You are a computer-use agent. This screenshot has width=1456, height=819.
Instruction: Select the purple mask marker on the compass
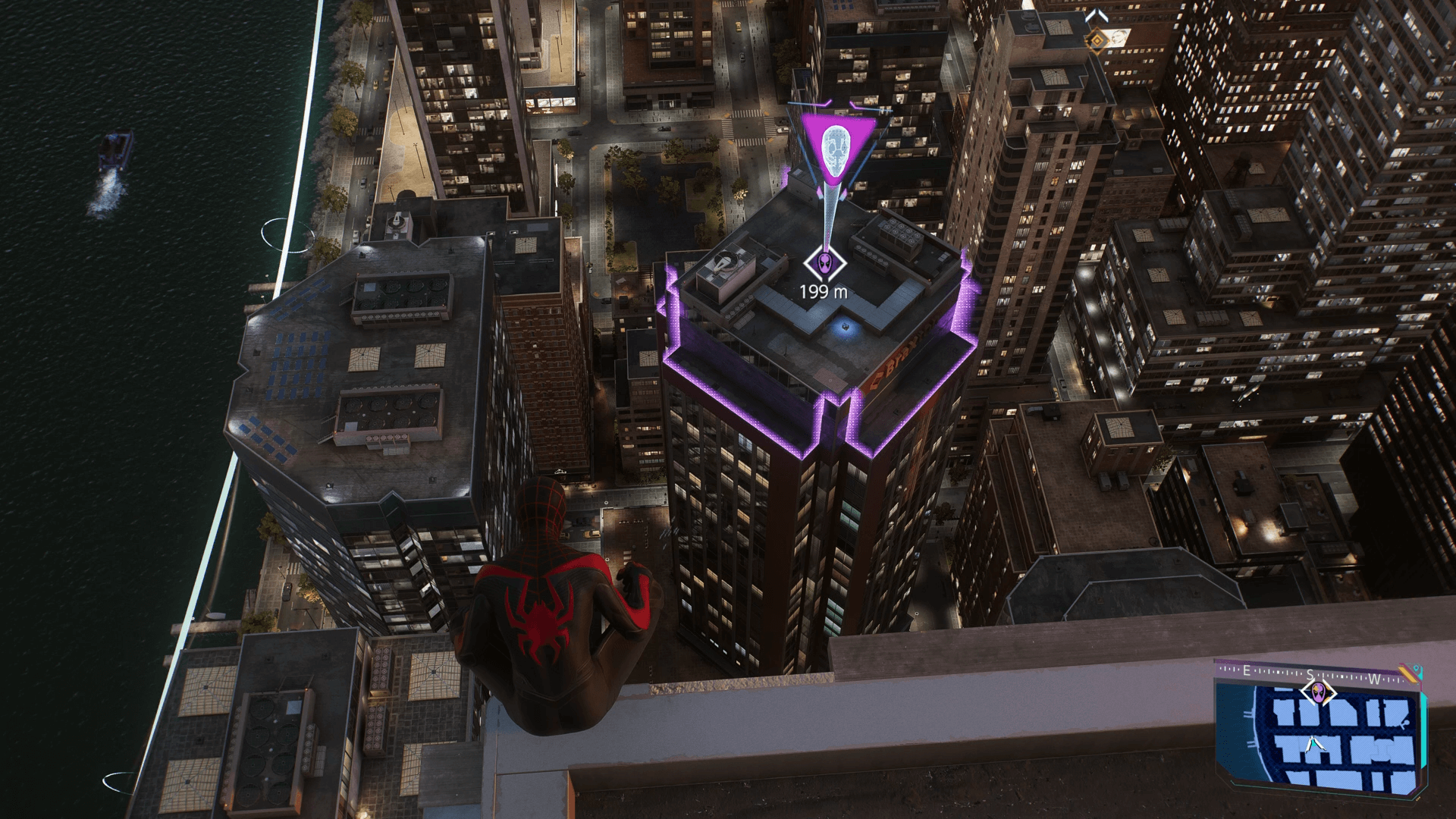tap(1319, 692)
